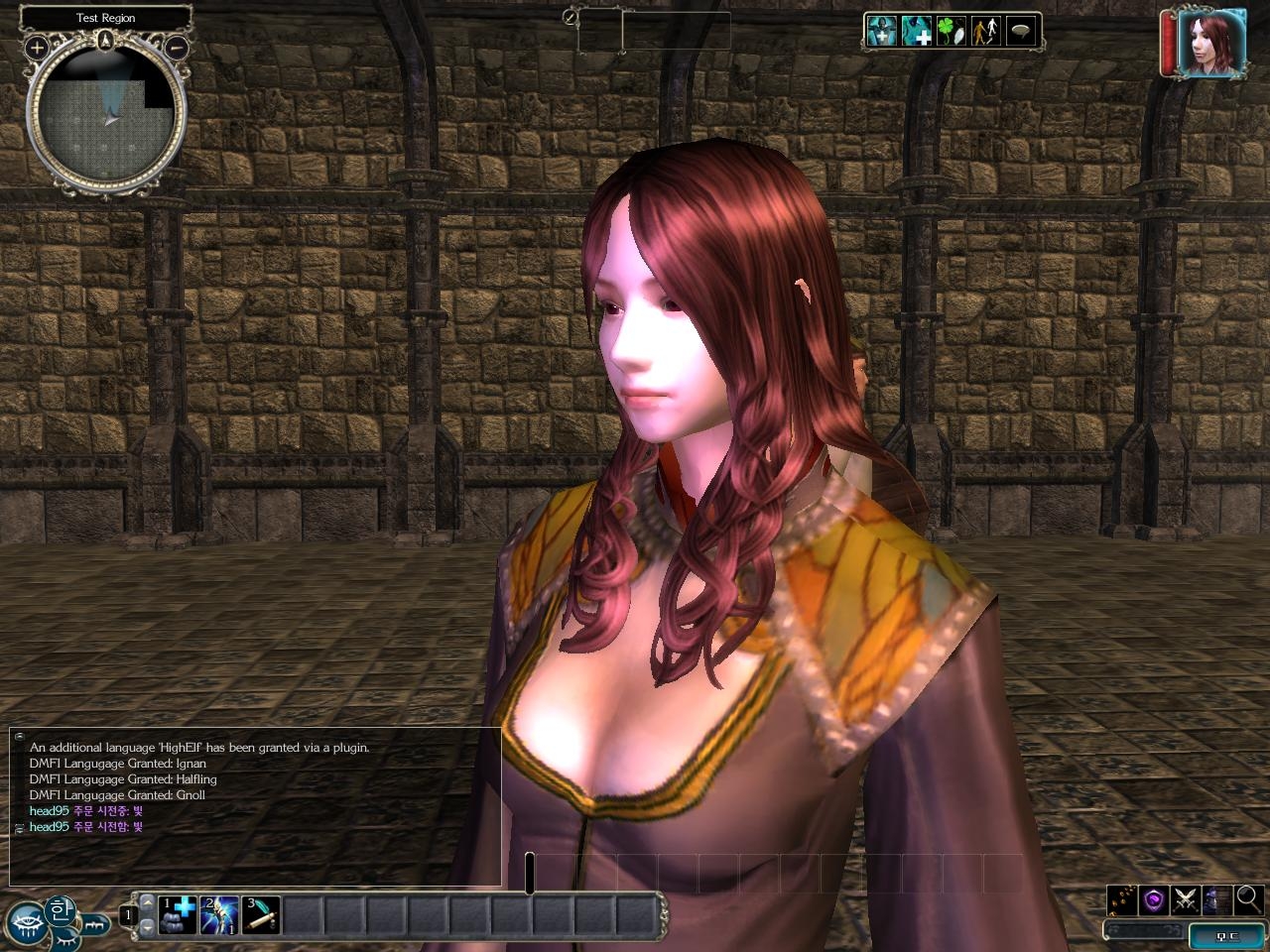This screenshot has width=1270, height=952.
Task: Toggle the crossed swords combat mode
Action: (1185, 899)
